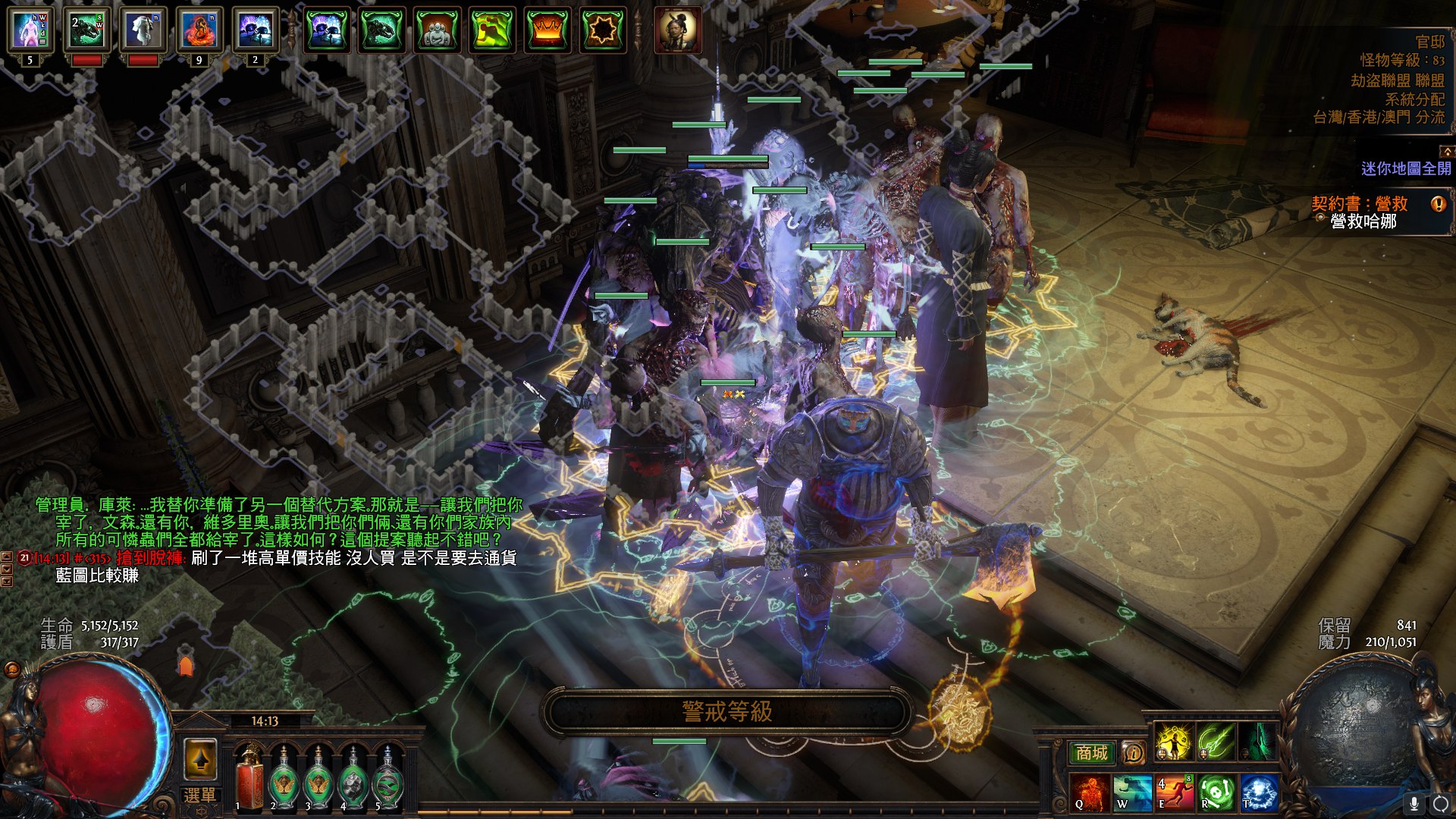
Task: Select the companion portrait in the top bar
Action: pyautogui.click(x=678, y=31)
